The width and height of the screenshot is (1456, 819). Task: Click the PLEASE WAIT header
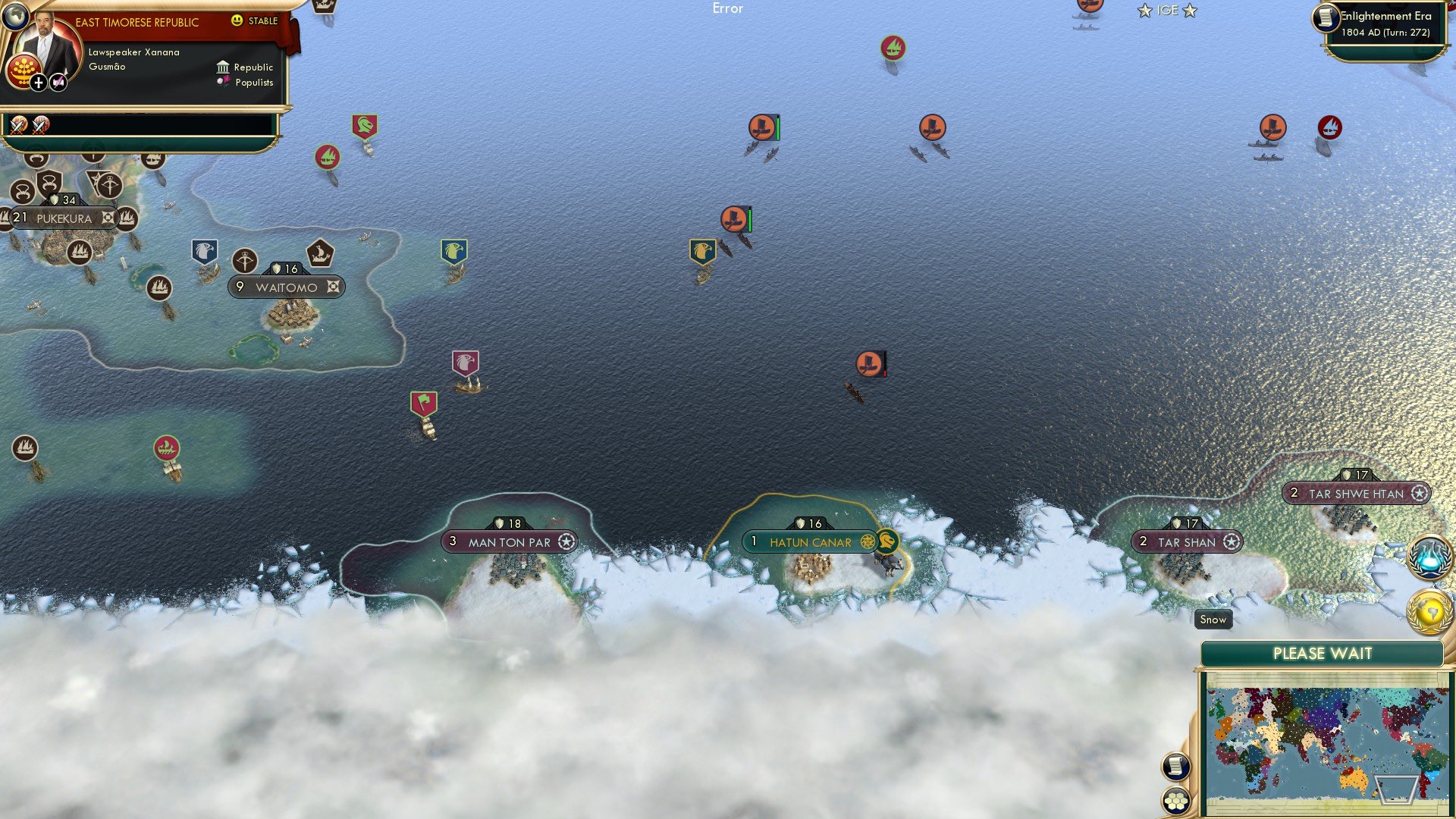(x=1323, y=653)
